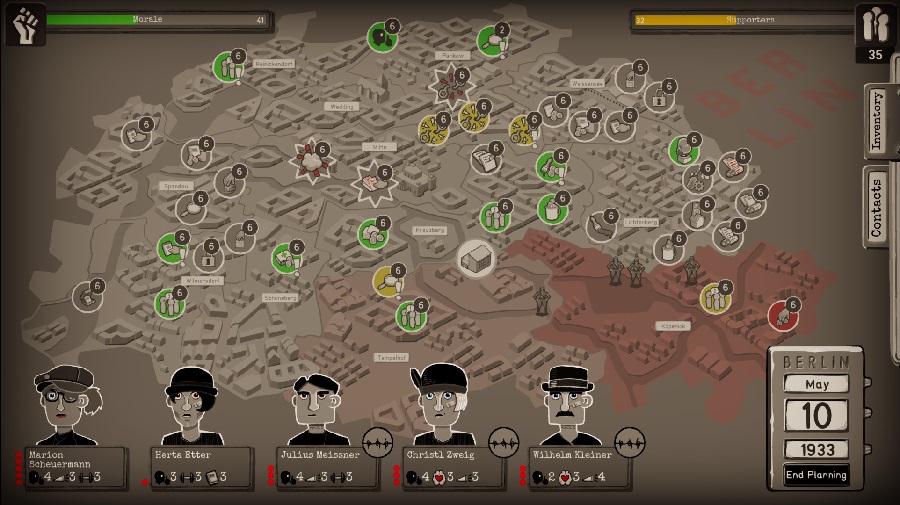Click the End Planning button
Screen dimensions: 900x505
tap(816, 475)
